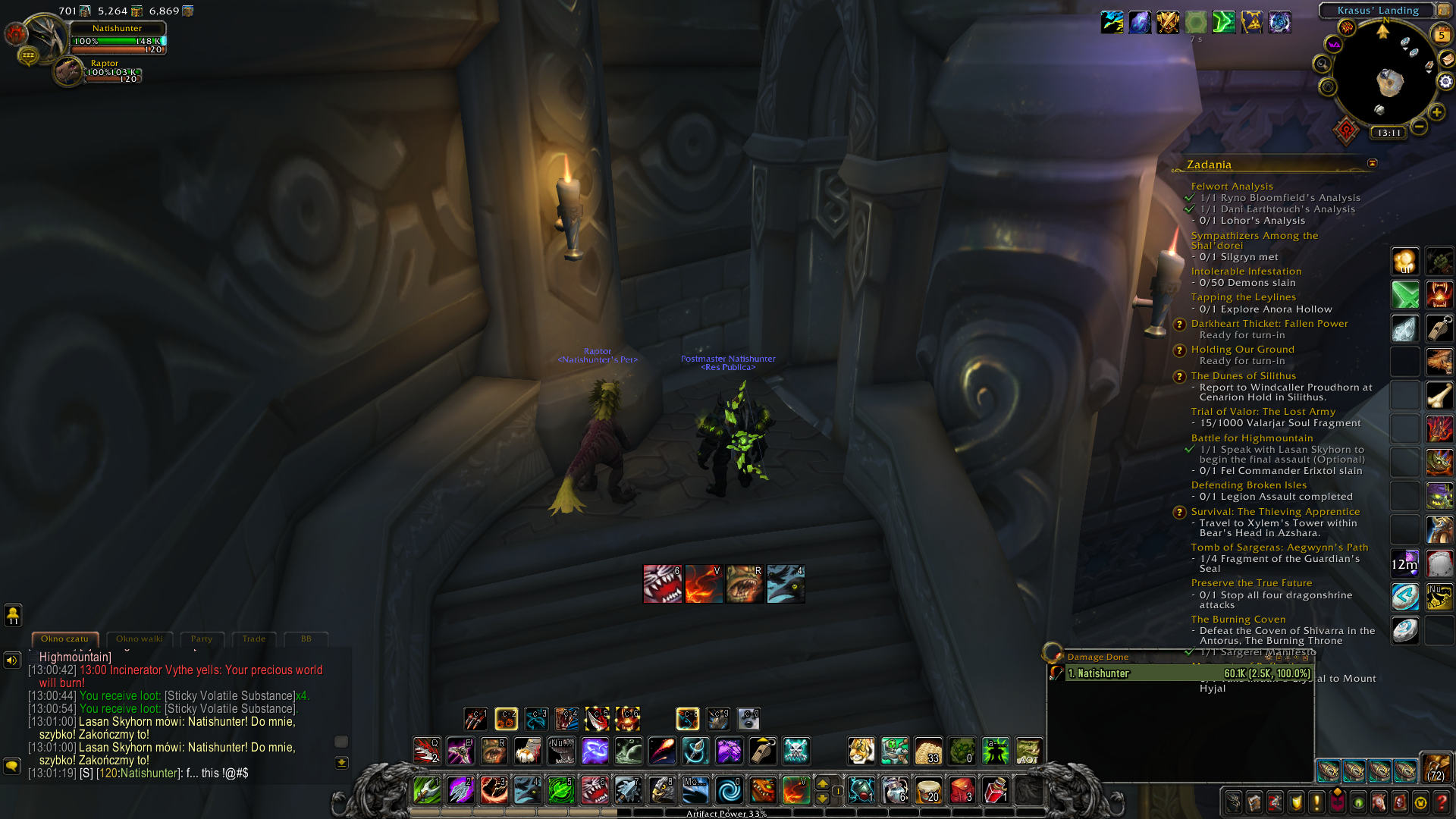The height and width of the screenshot is (819, 1456).
Task: Open the Horde order hall report button
Action: [x=1346, y=131]
